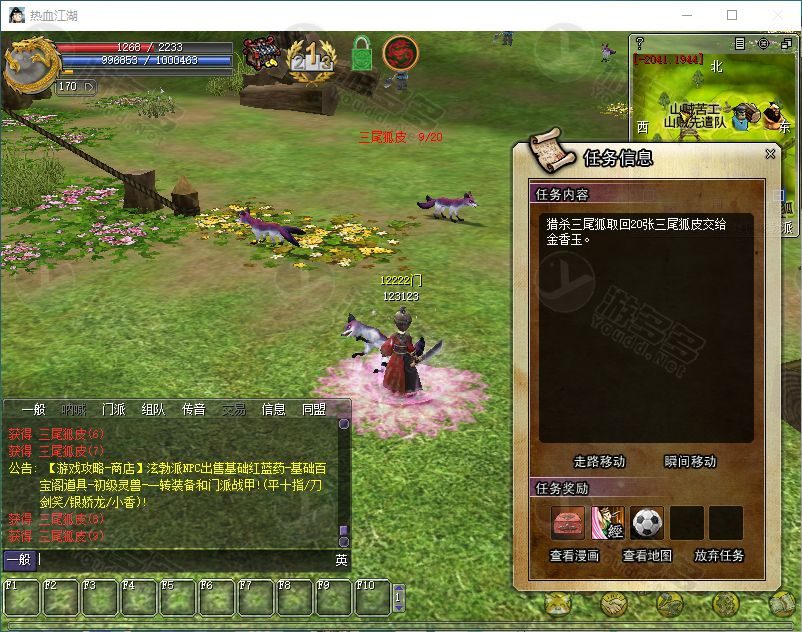
Task: Select 瞬间移动 instant teleport option
Action: click(690, 461)
